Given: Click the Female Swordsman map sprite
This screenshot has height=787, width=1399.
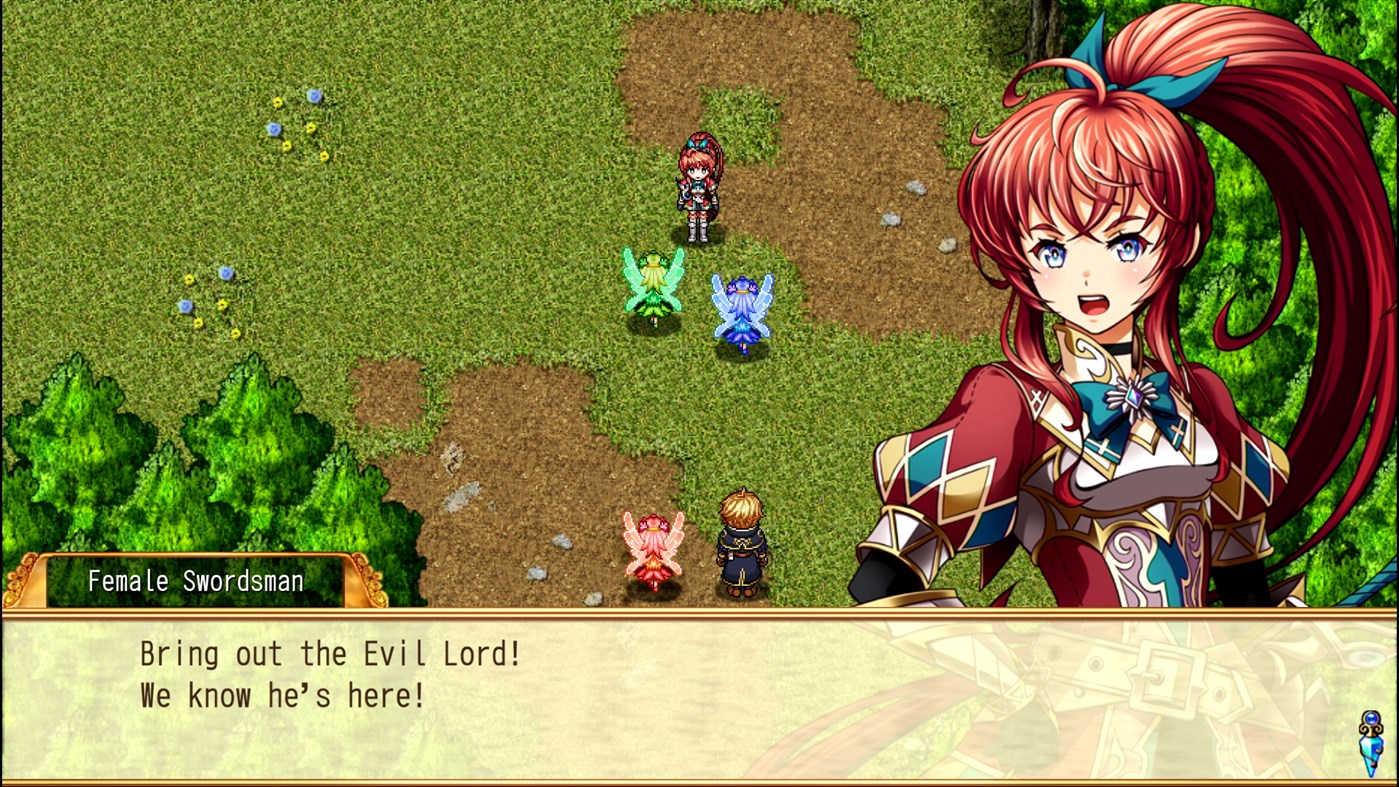Looking at the screenshot, I should 698,190.
